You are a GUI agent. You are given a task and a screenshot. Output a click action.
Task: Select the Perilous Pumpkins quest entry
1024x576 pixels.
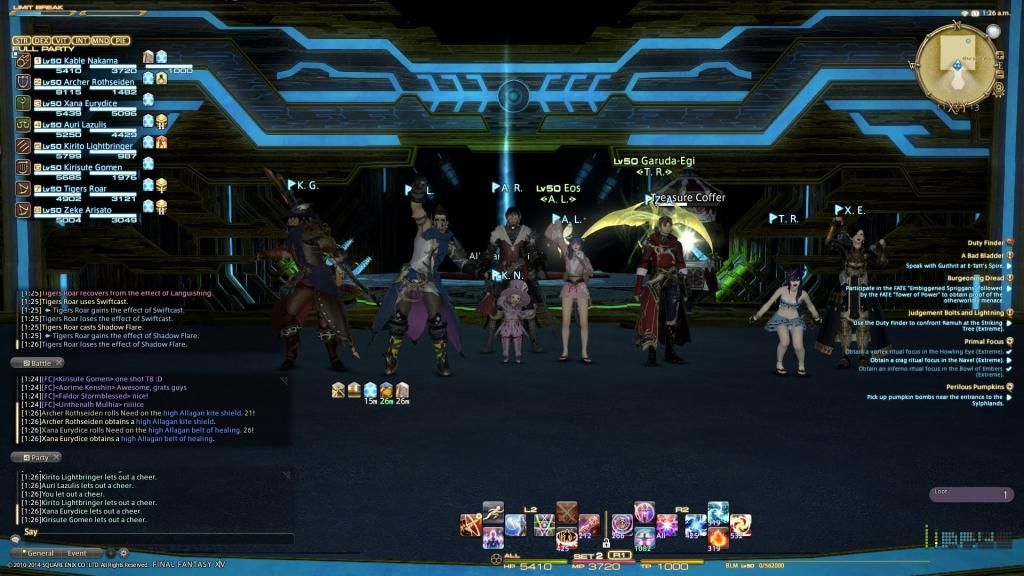point(972,387)
